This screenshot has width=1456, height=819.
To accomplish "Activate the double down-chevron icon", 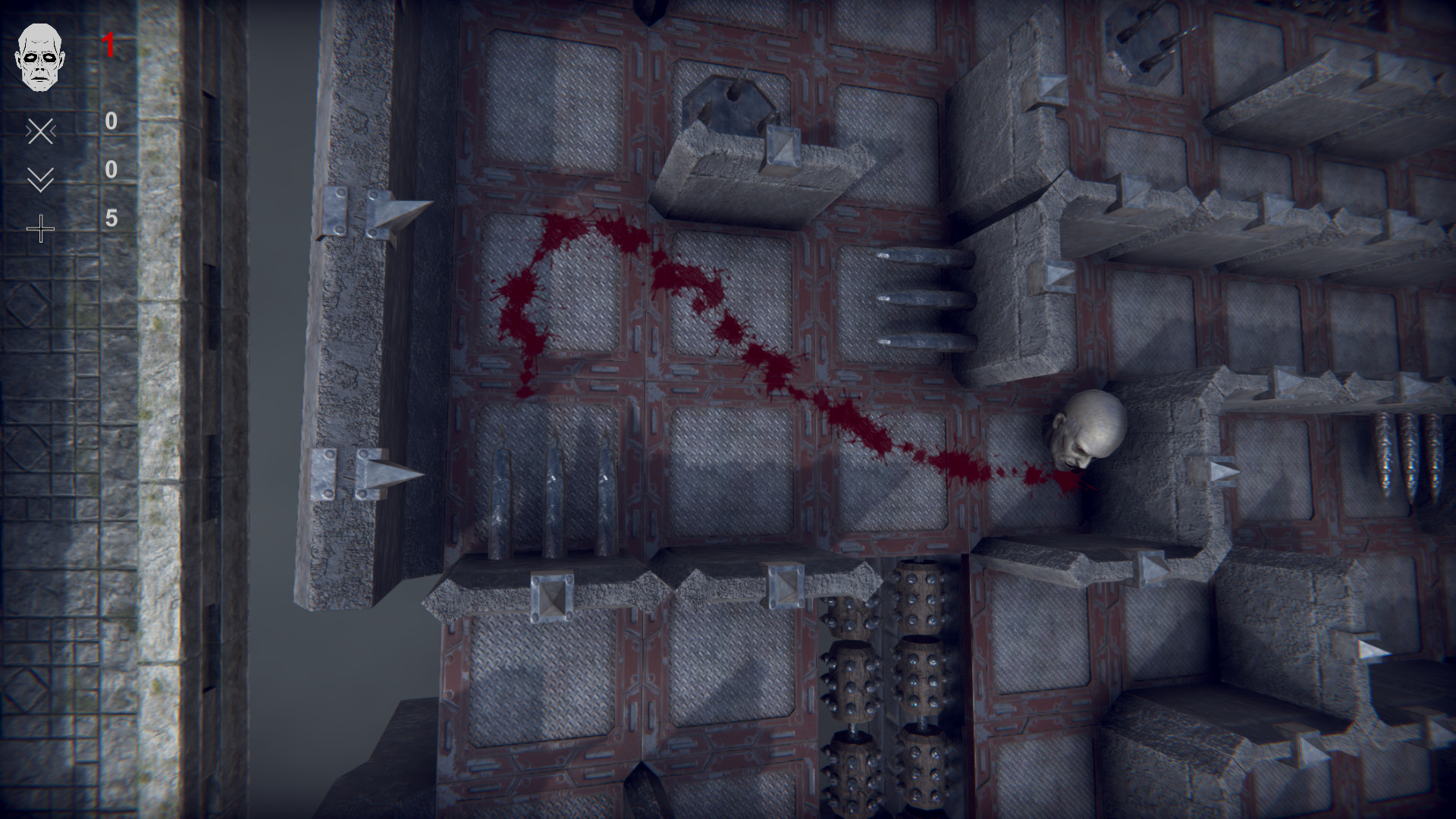I will pyautogui.click(x=40, y=180).
